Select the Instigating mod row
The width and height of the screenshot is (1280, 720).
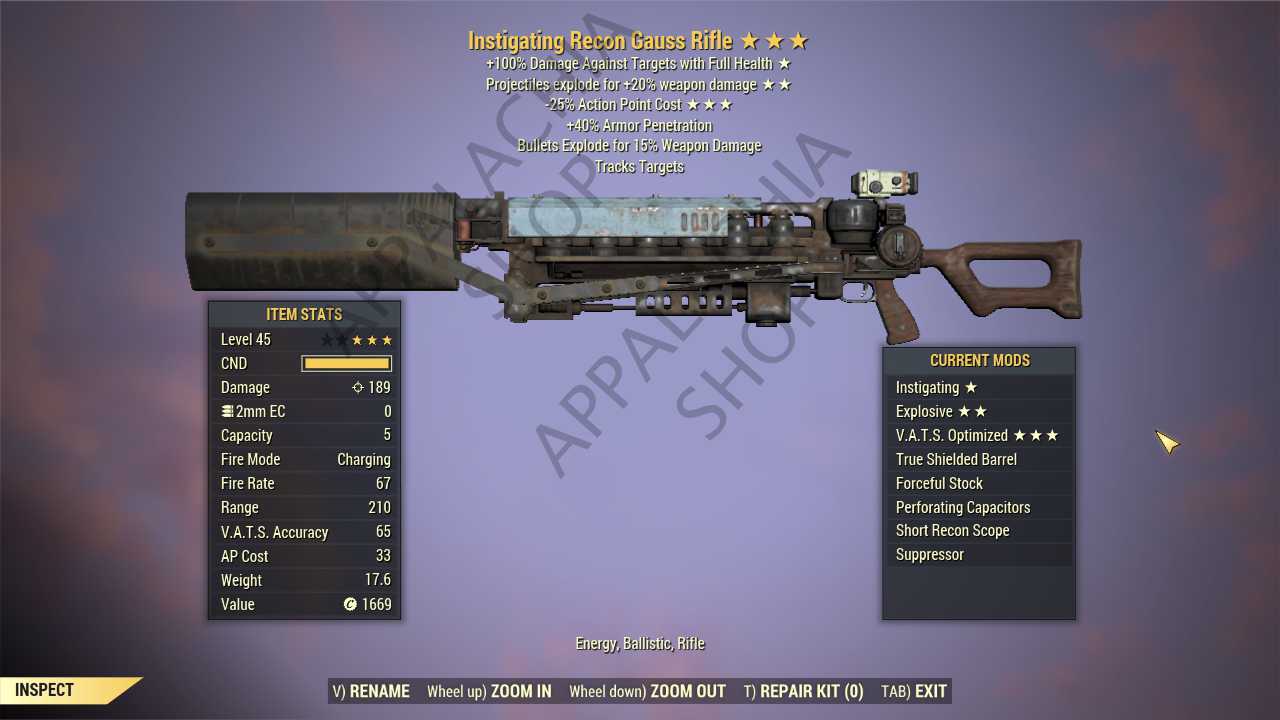(x=978, y=388)
